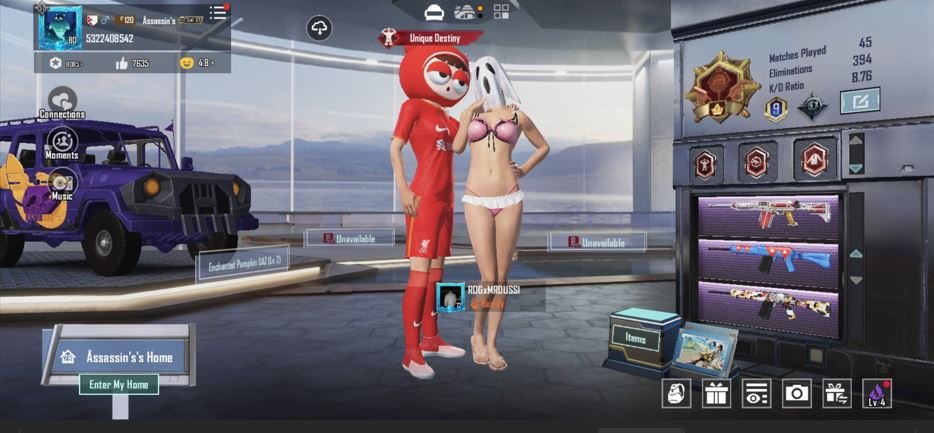This screenshot has width=934, height=433.
Task: Click the edit stats button
Action: (x=859, y=101)
